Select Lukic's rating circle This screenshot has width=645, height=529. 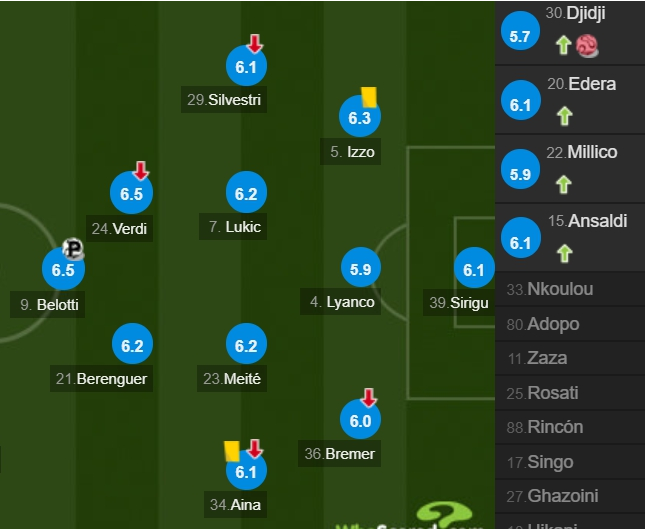pos(247,194)
